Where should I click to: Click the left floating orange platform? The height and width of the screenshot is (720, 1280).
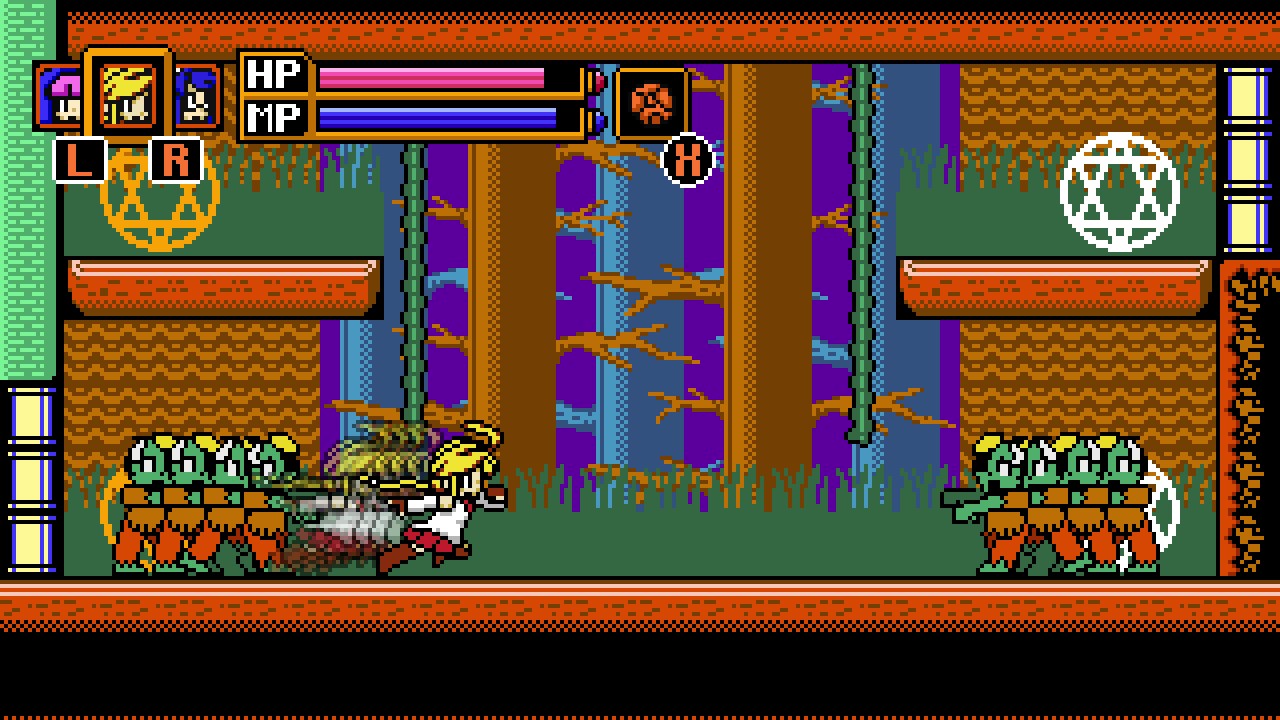[x=222, y=283]
